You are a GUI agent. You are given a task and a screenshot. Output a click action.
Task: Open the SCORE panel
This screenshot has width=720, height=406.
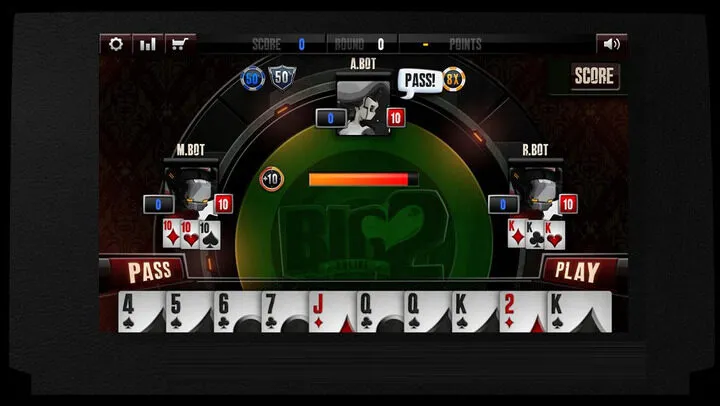(595, 76)
